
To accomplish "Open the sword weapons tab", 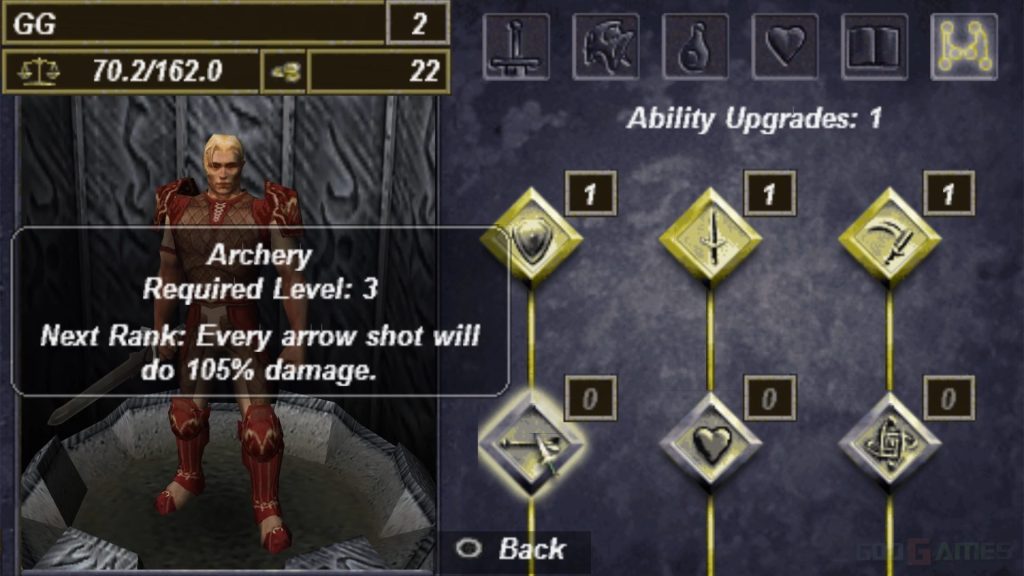I will [516, 46].
